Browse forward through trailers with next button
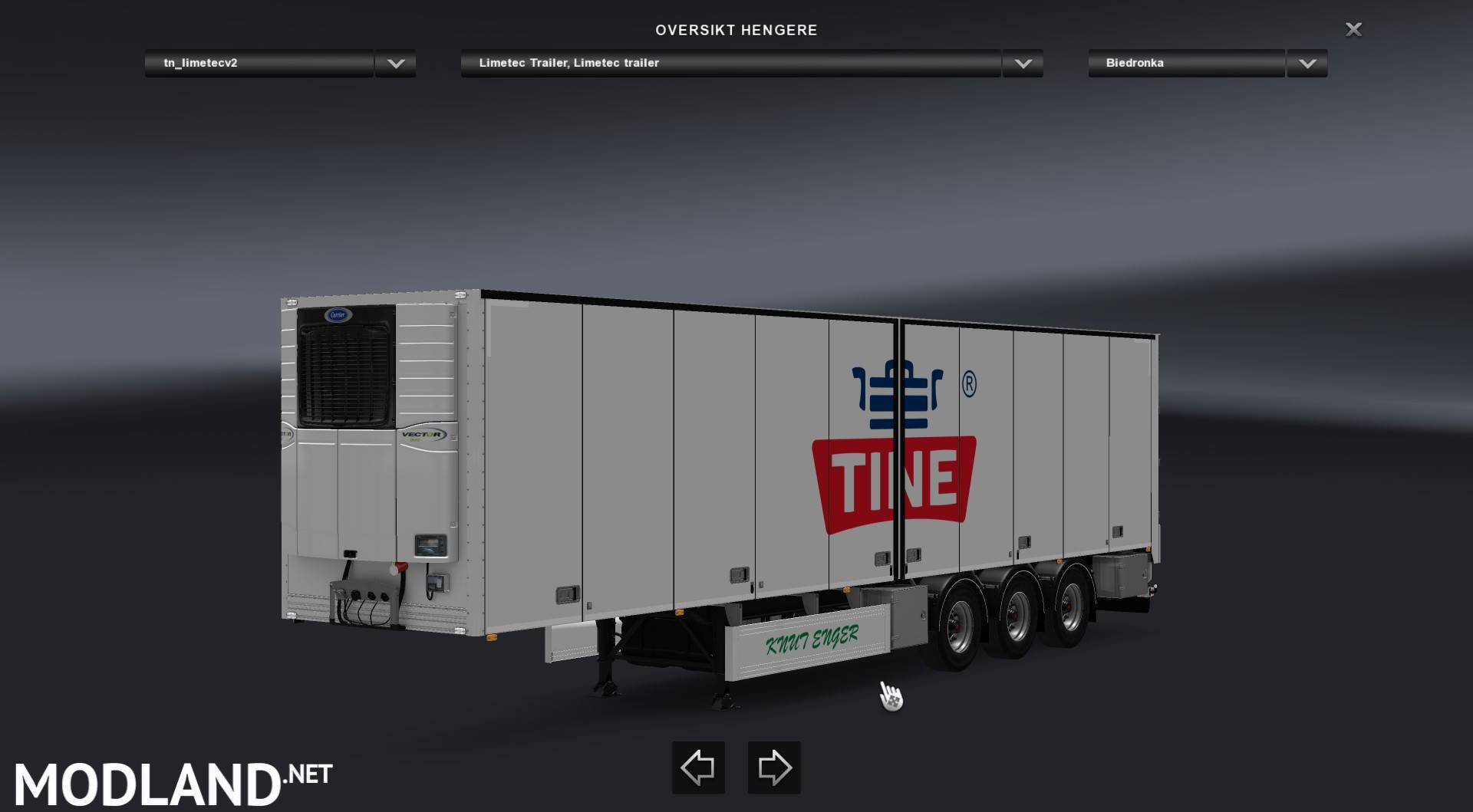Image resolution: width=1473 pixels, height=812 pixels. (775, 767)
